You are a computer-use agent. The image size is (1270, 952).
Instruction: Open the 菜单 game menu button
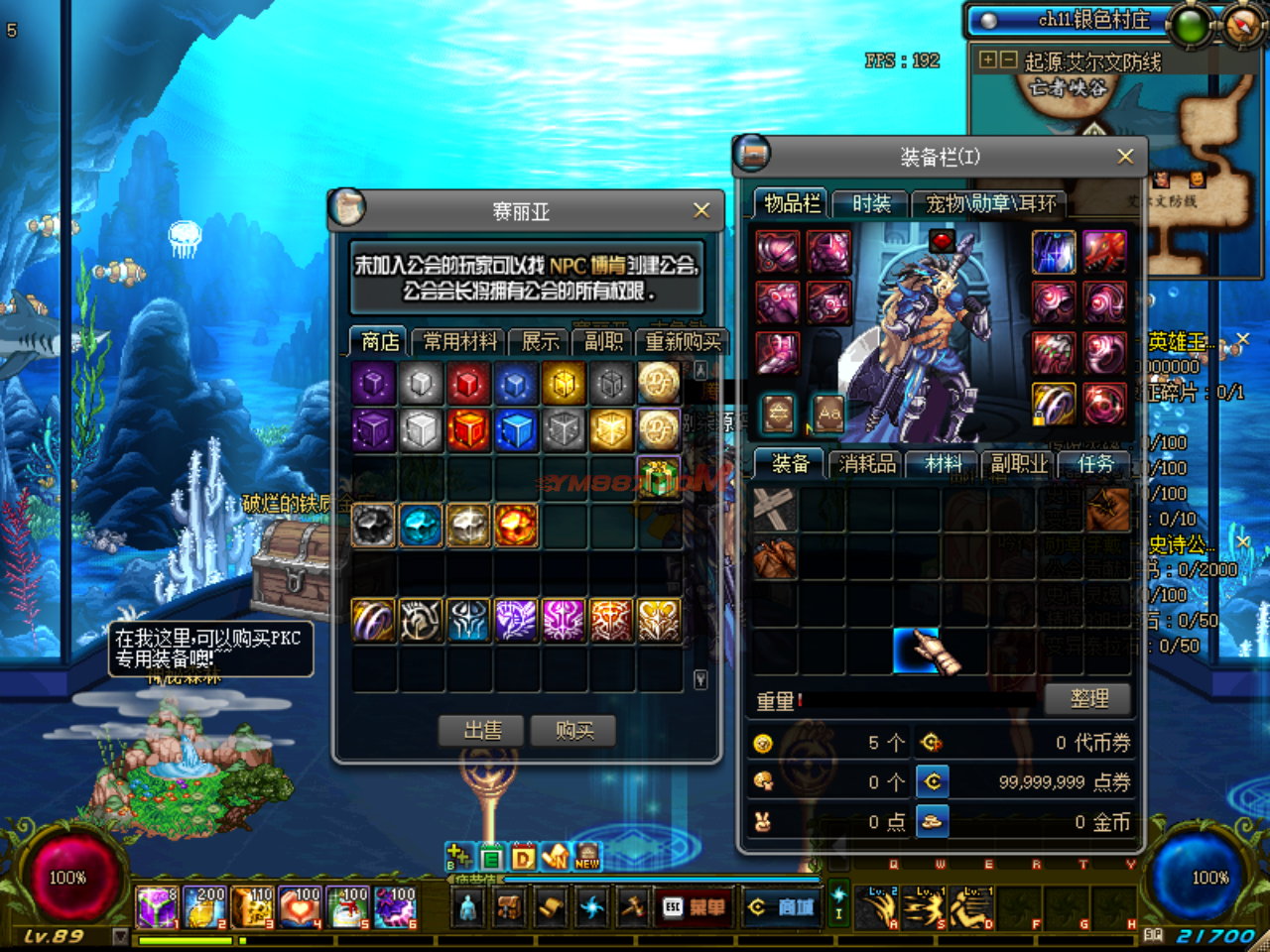point(695,907)
